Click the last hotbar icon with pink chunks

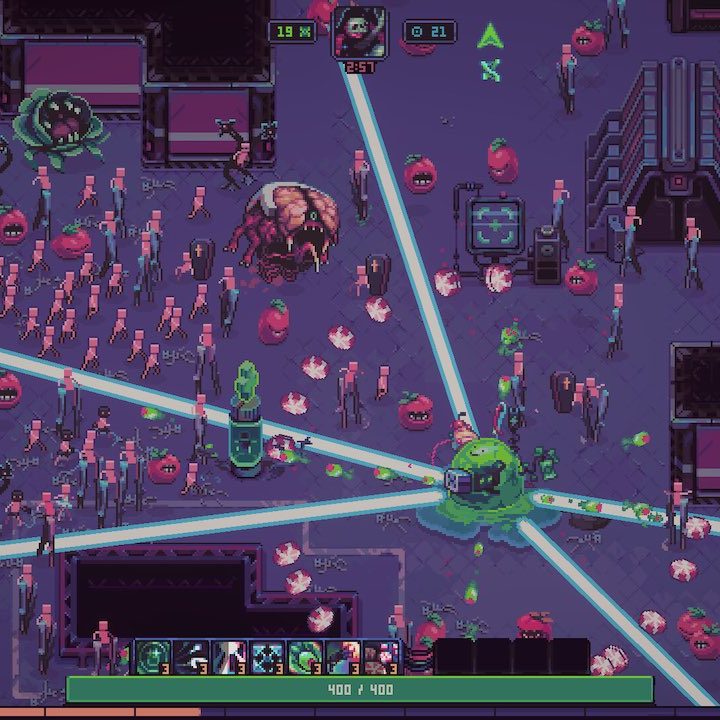[x=381, y=657]
